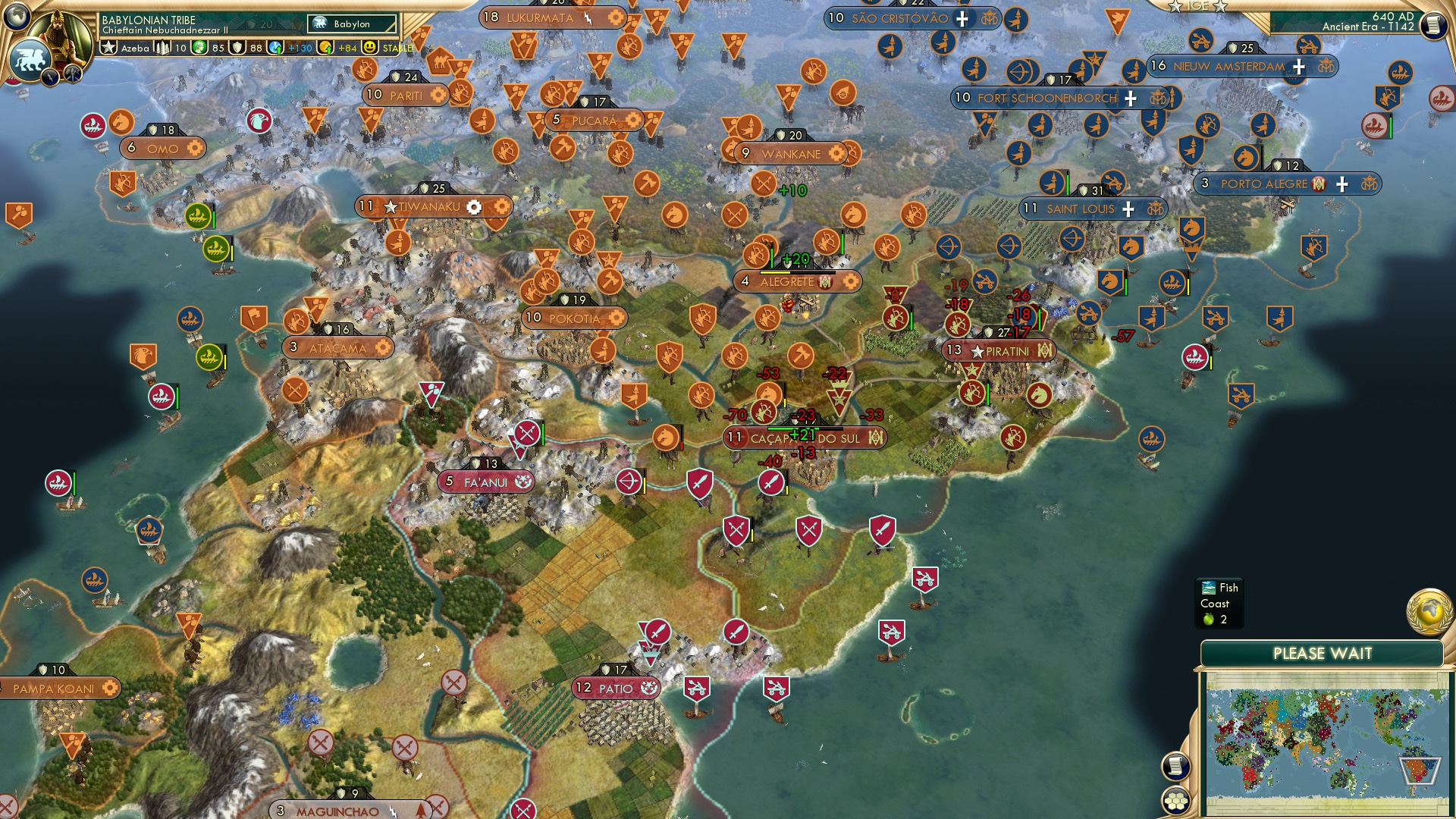Click the gold income icon showing +84
Screen dimensions: 1456x819
[x=326, y=48]
